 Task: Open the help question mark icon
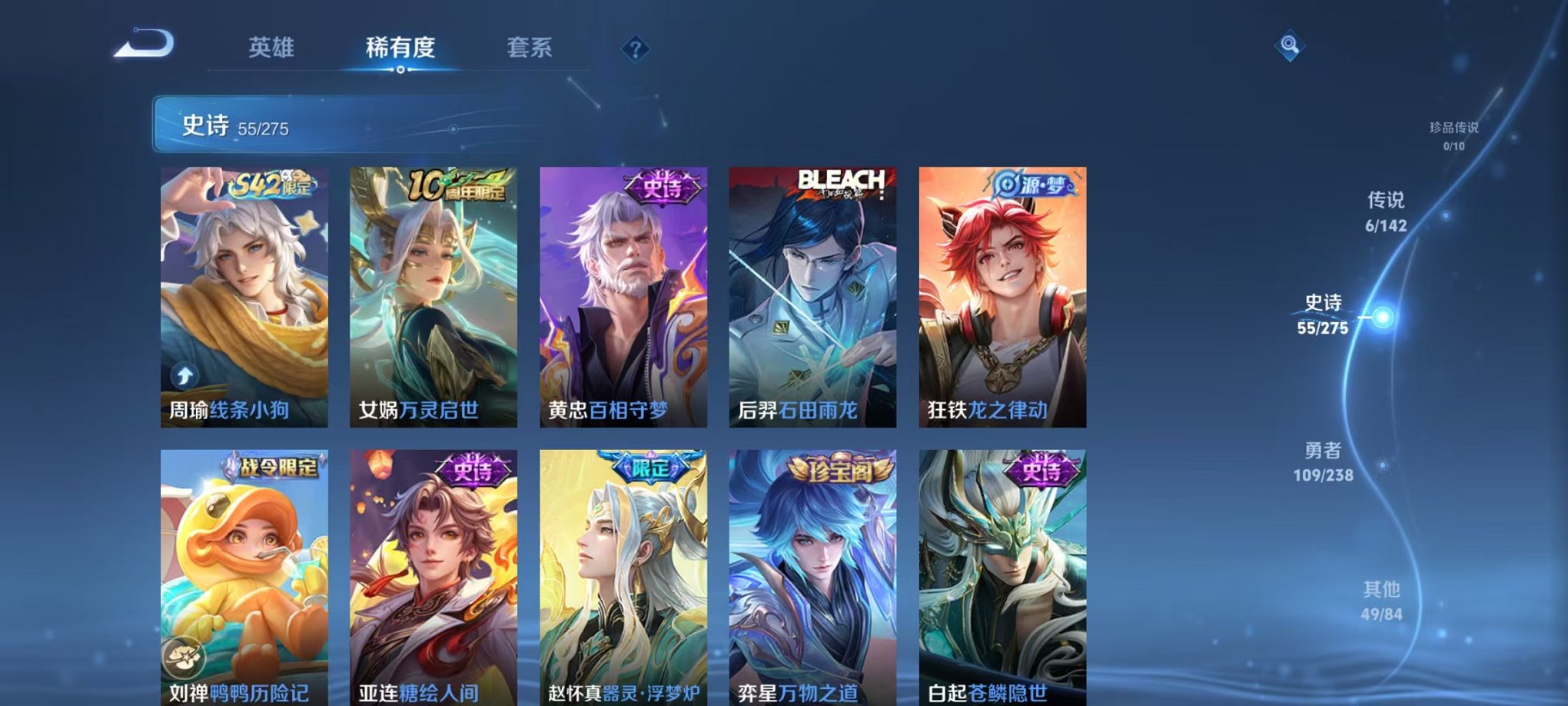pos(635,50)
